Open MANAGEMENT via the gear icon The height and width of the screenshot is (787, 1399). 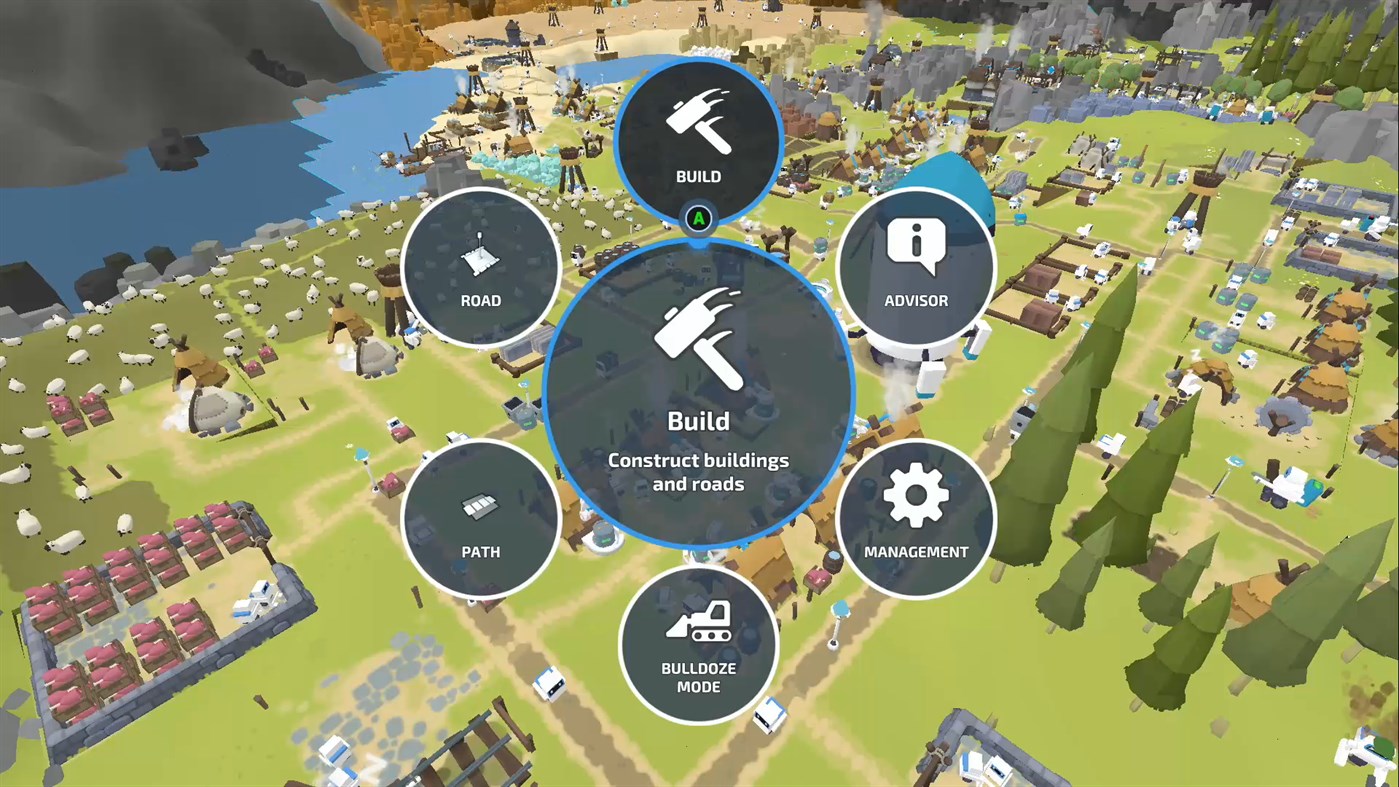click(x=915, y=497)
